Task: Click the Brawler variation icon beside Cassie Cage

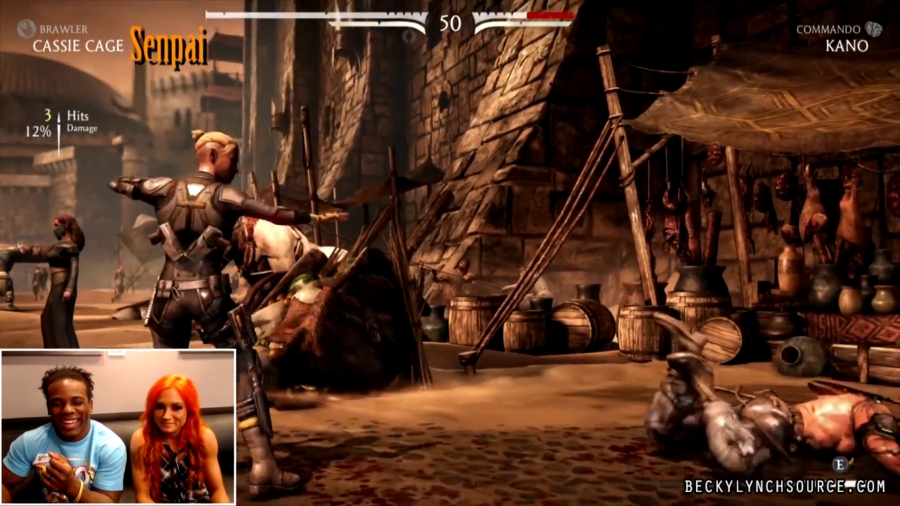Action: tap(25, 29)
